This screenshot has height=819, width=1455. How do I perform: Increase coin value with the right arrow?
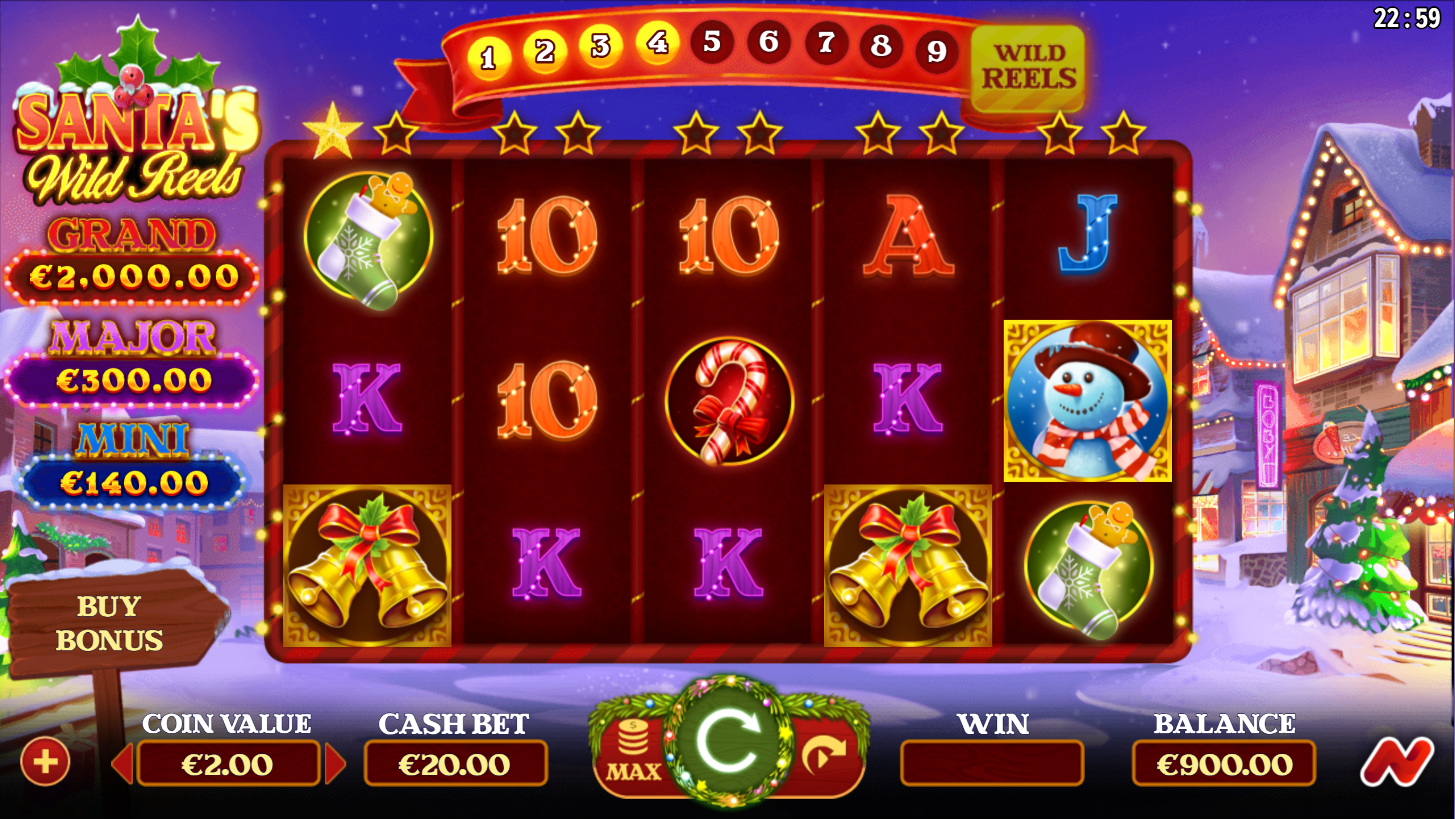[336, 765]
